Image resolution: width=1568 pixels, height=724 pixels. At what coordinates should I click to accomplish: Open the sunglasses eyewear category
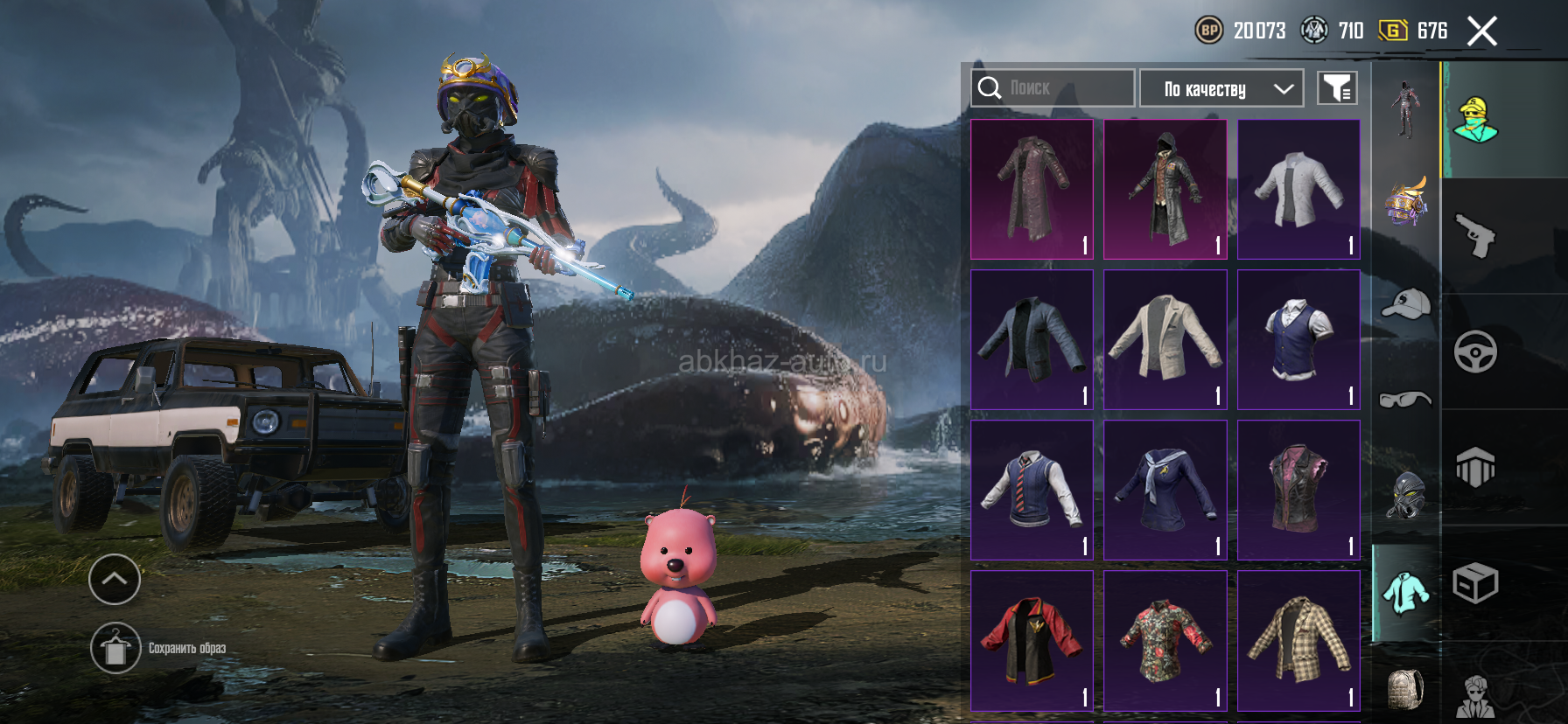pos(1405,400)
